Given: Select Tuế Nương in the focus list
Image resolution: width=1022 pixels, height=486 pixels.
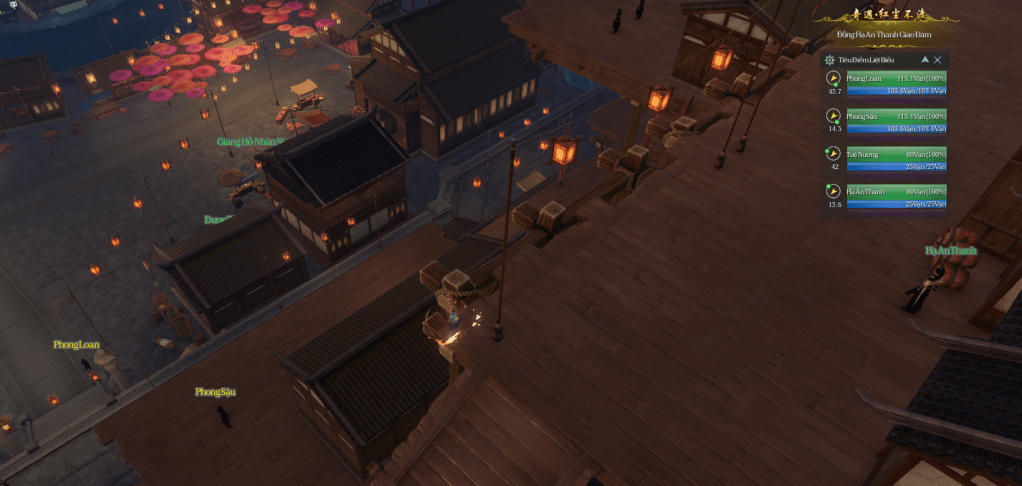Looking at the screenshot, I should tap(896, 154).
